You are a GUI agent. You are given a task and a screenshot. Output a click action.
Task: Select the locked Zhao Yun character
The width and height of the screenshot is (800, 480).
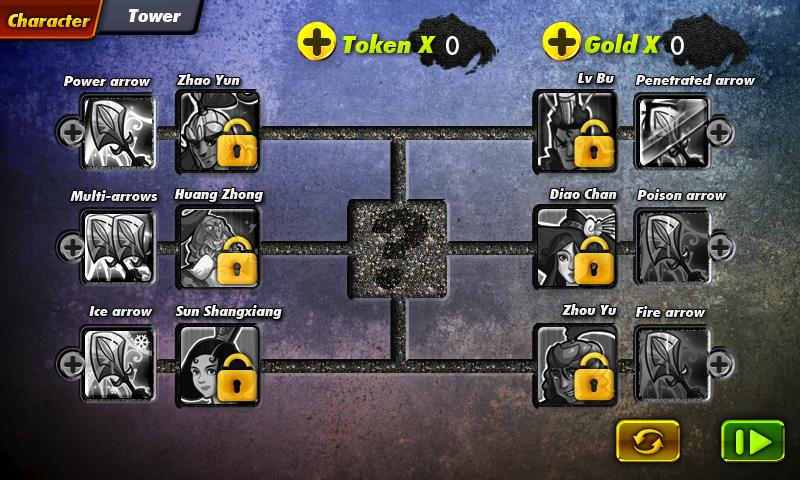(217, 131)
